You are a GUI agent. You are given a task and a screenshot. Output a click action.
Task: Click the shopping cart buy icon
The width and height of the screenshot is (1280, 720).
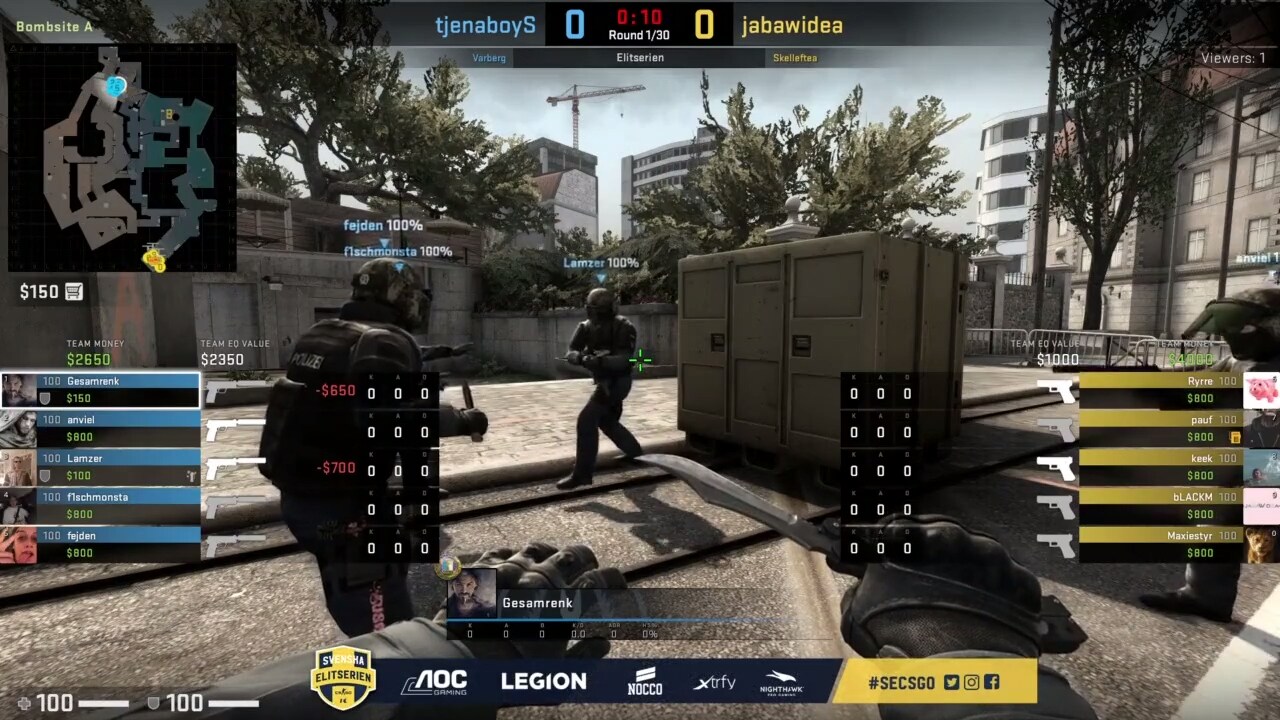(74, 292)
